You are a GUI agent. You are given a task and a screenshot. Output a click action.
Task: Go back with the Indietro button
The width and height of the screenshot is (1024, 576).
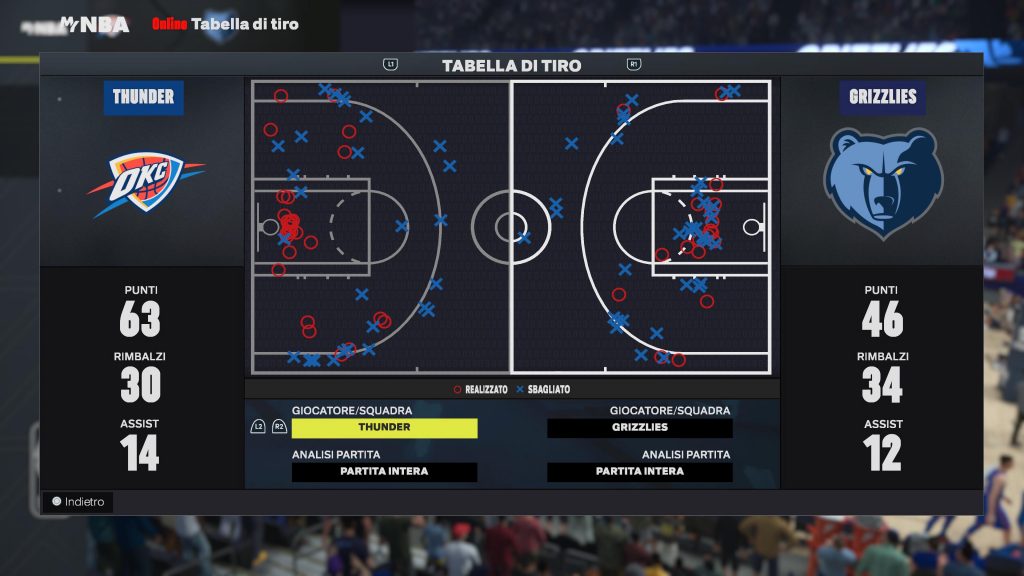pos(78,502)
